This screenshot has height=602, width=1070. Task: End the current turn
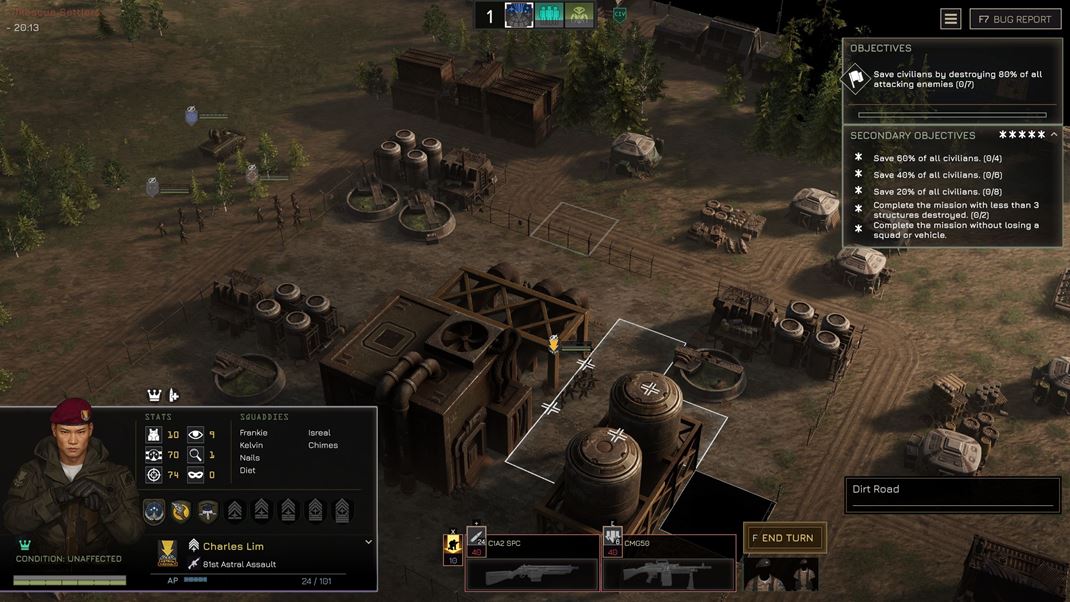[x=785, y=538]
